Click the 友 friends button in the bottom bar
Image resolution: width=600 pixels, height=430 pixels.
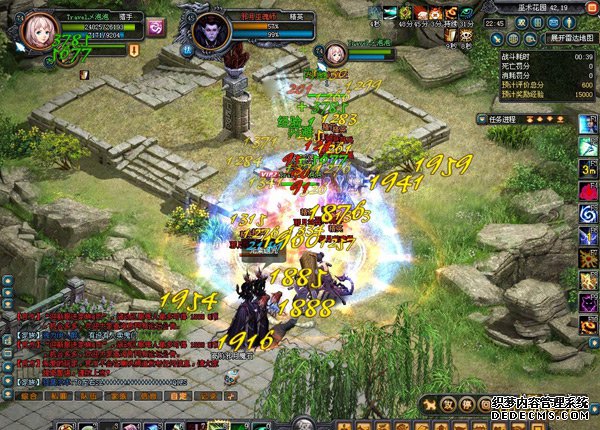[448, 404]
